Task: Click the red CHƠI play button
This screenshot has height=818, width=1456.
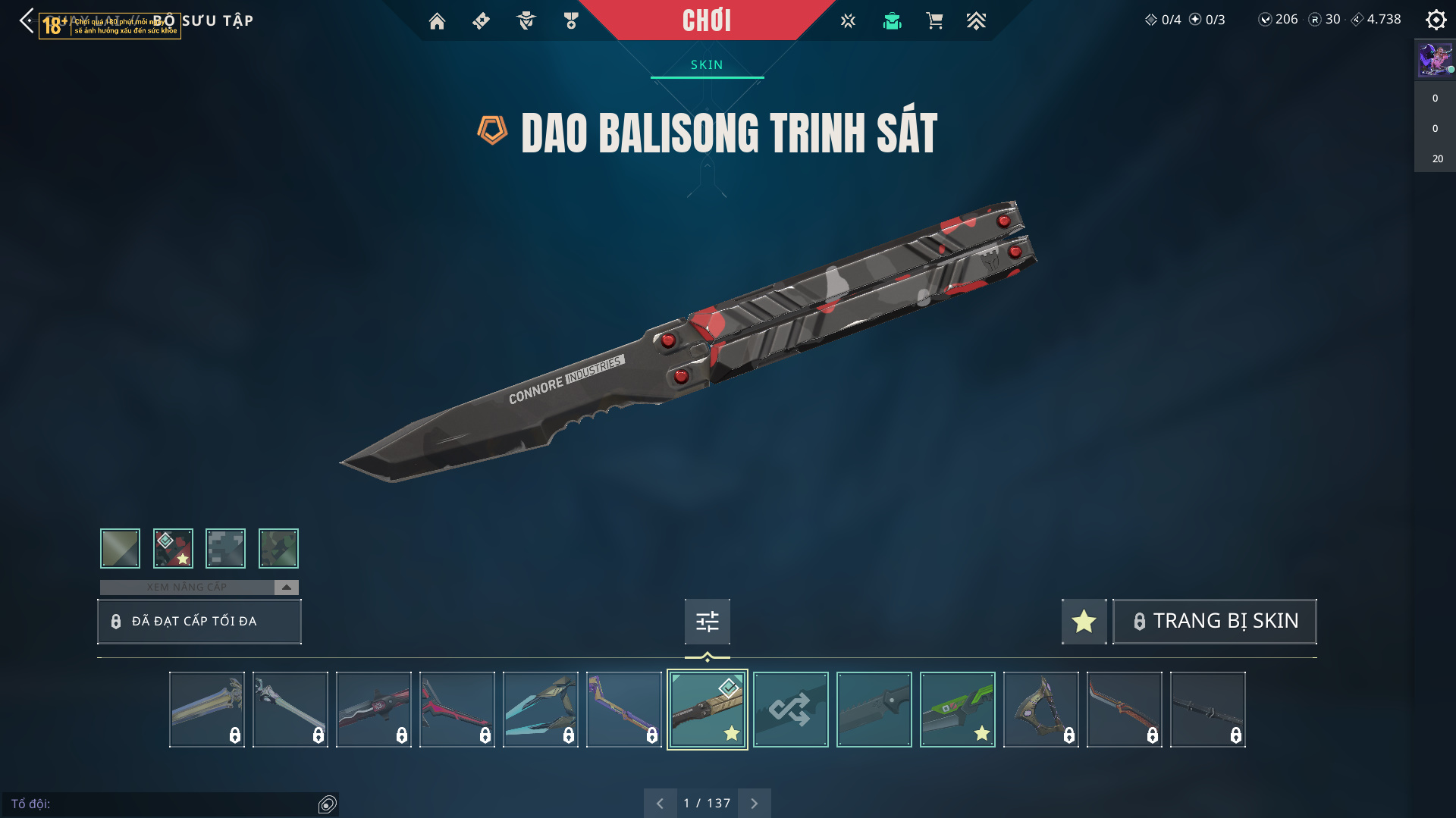Action: (x=706, y=20)
